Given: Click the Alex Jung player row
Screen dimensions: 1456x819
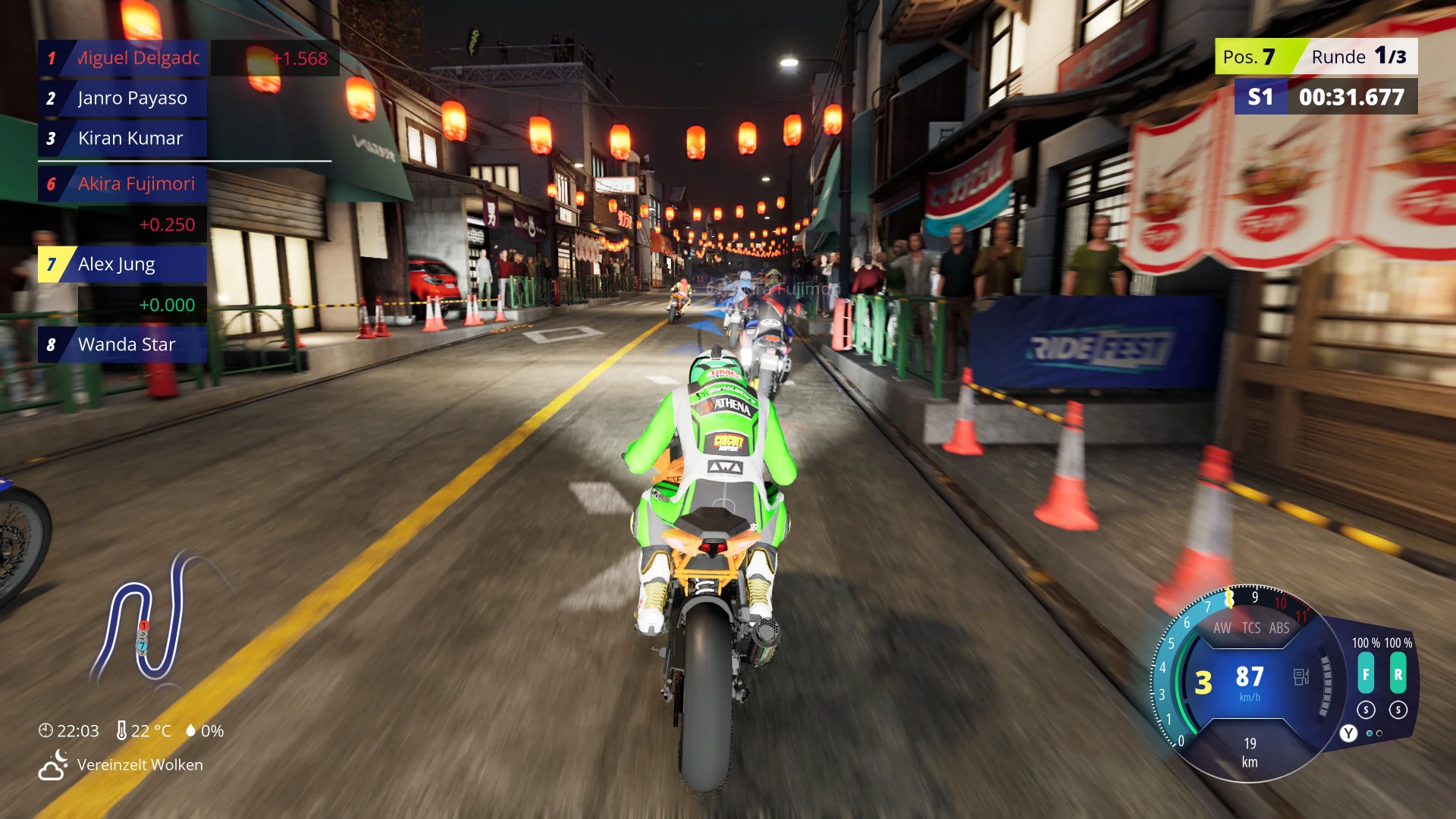Looking at the screenshot, I should 123,265.
